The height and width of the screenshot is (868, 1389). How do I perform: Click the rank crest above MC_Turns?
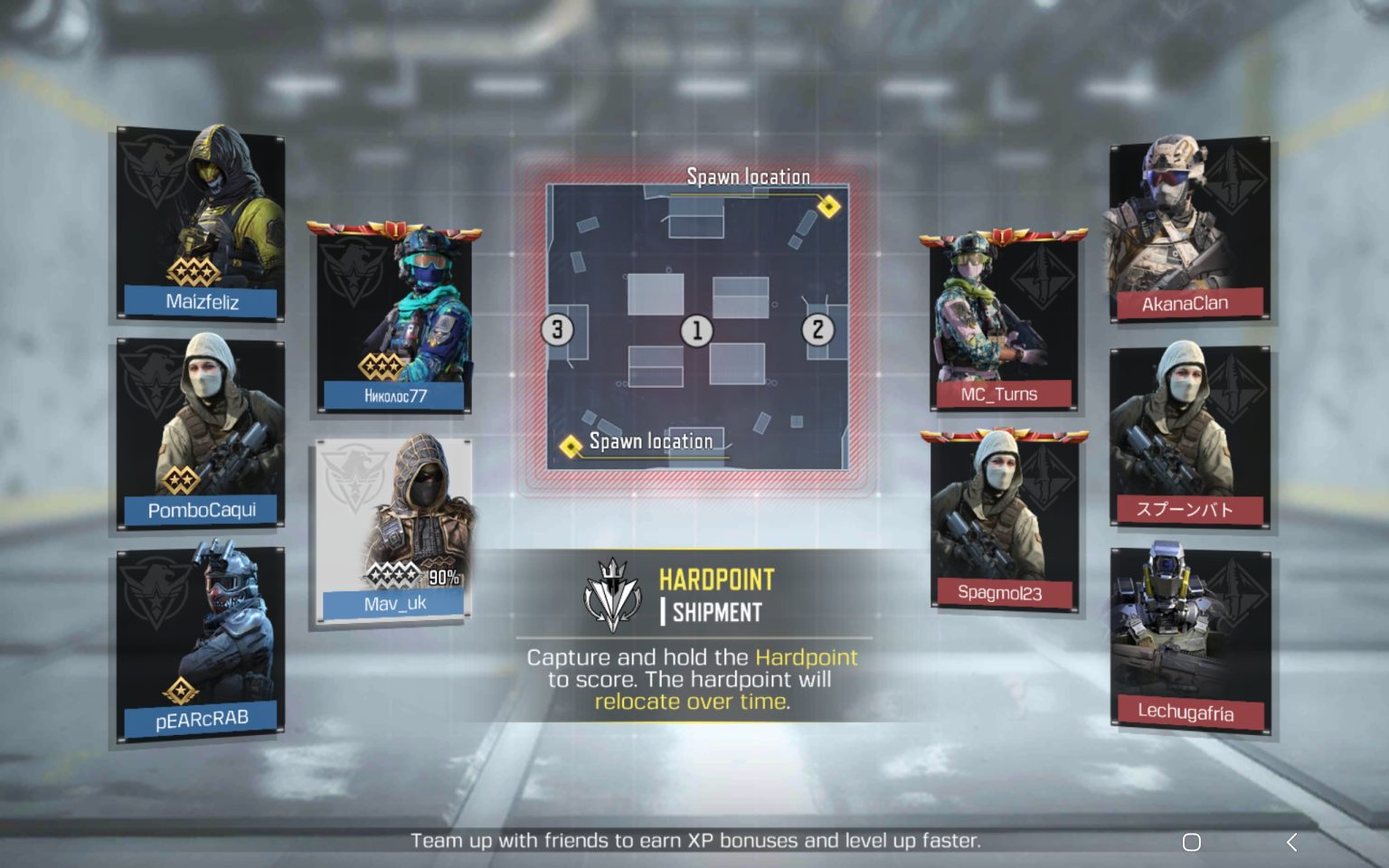click(1004, 237)
